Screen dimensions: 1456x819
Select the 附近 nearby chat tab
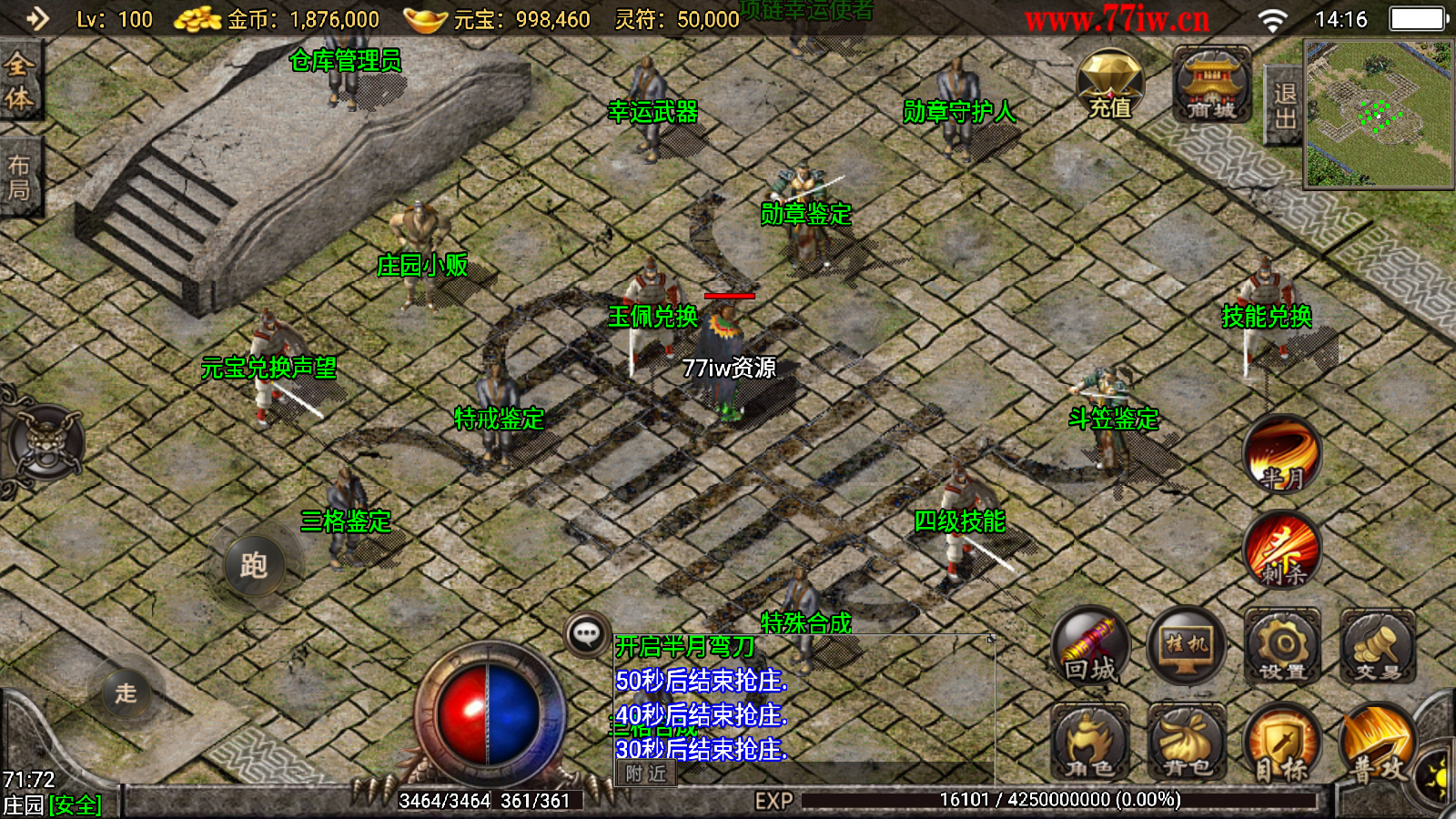pyautogui.click(x=646, y=773)
